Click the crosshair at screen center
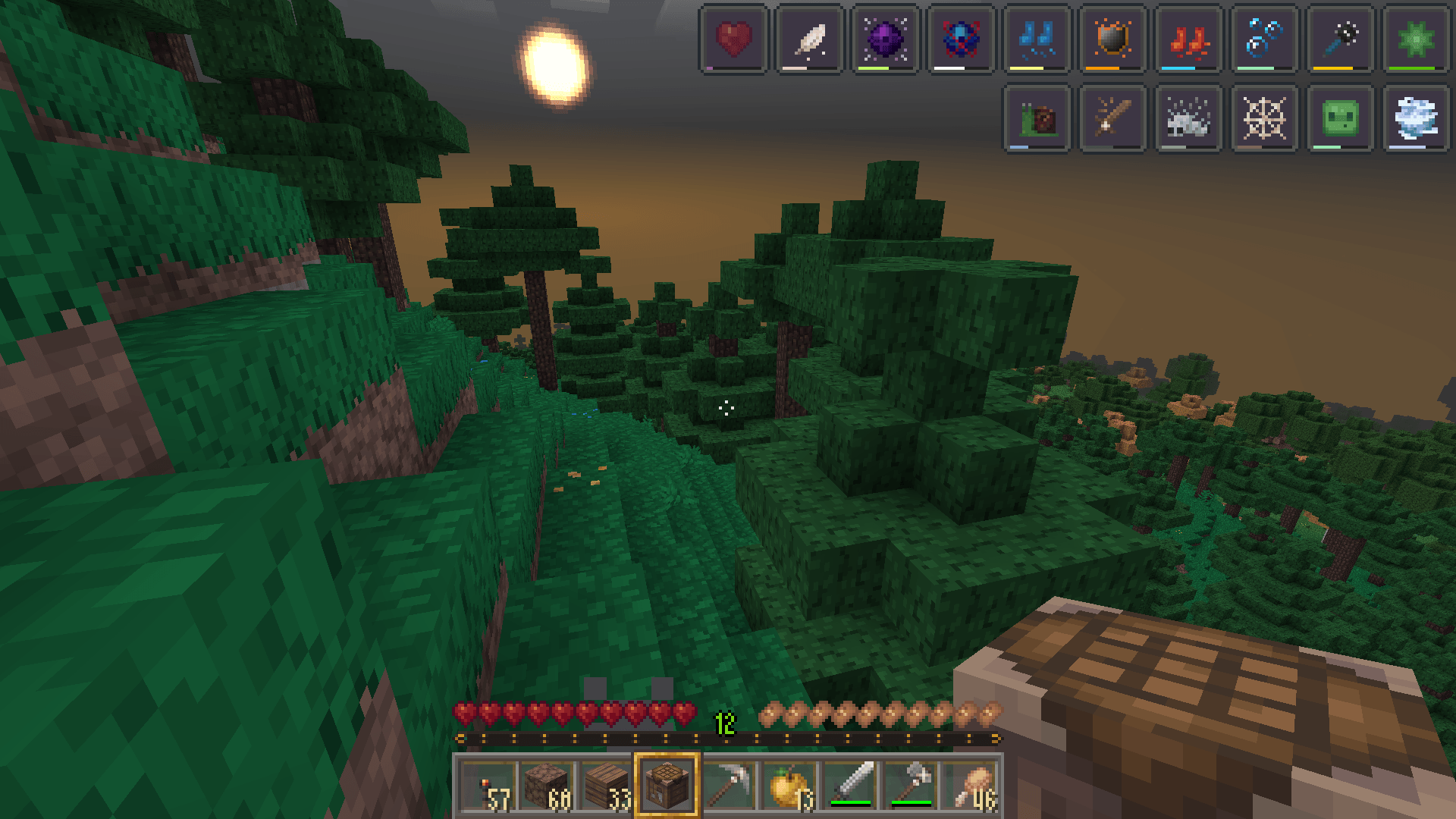The image size is (1456, 819). point(728,409)
